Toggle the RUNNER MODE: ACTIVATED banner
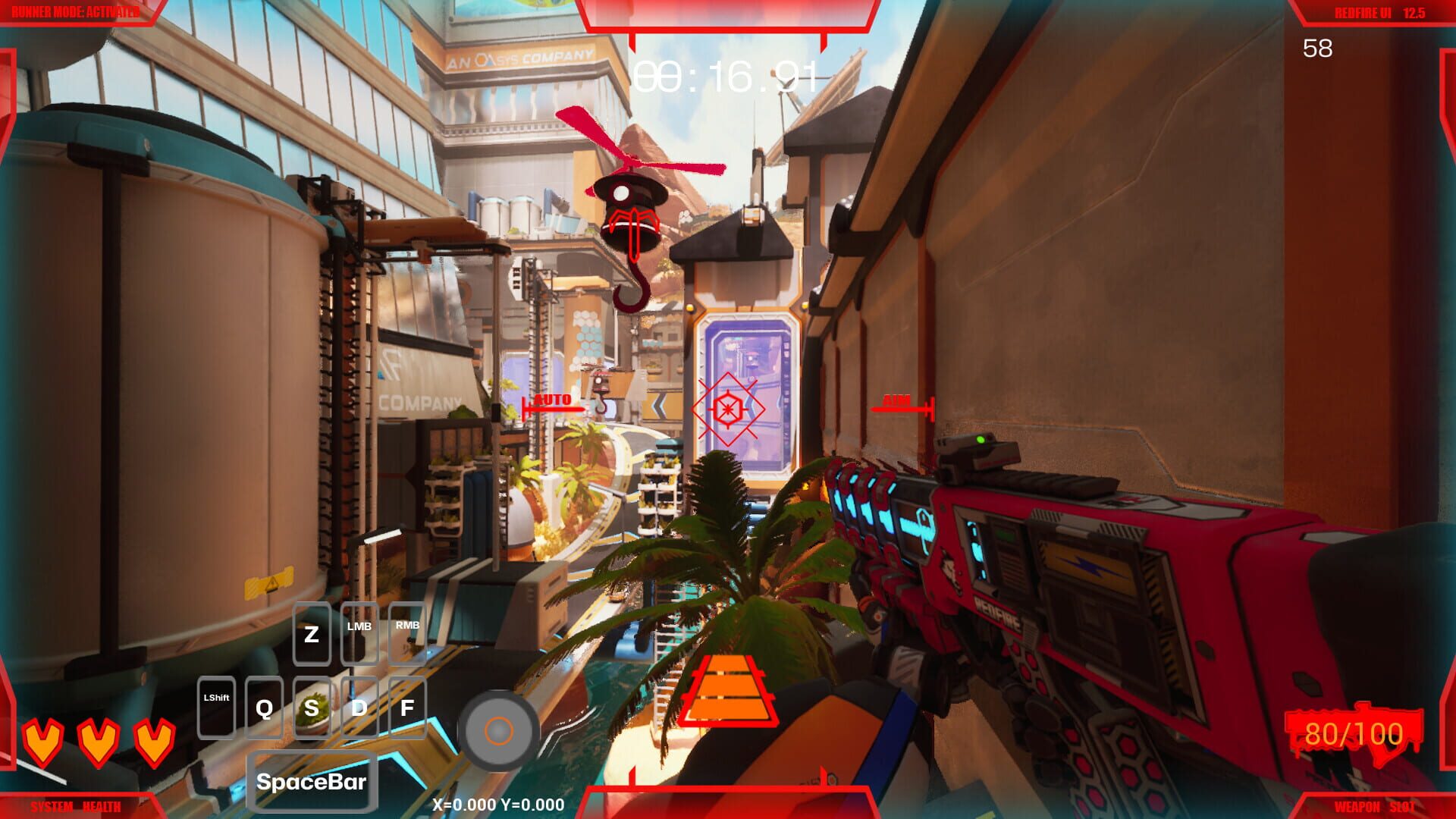Image resolution: width=1456 pixels, height=819 pixels. [x=76, y=11]
